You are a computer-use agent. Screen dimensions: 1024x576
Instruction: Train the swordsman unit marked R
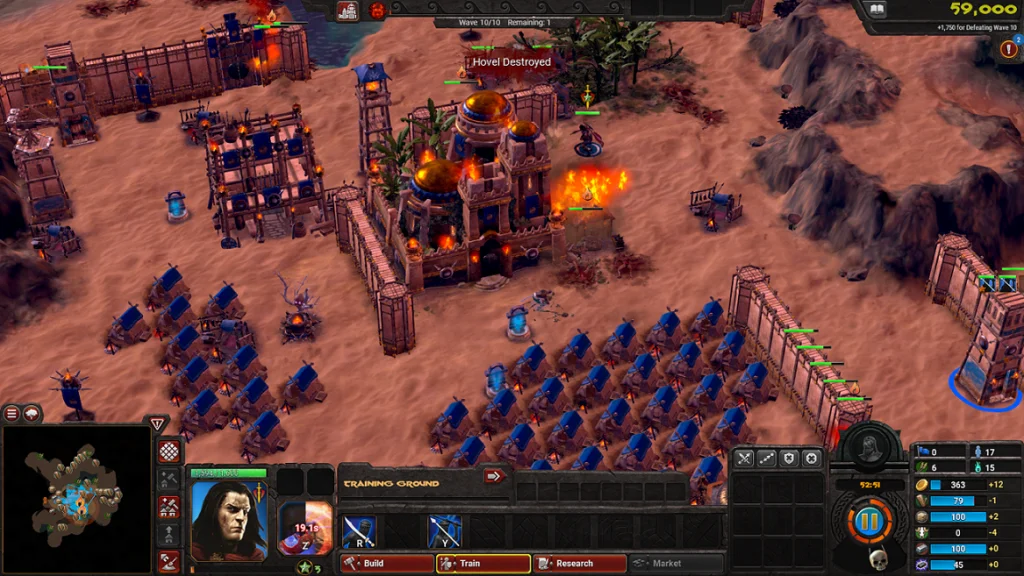pyautogui.click(x=360, y=531)
